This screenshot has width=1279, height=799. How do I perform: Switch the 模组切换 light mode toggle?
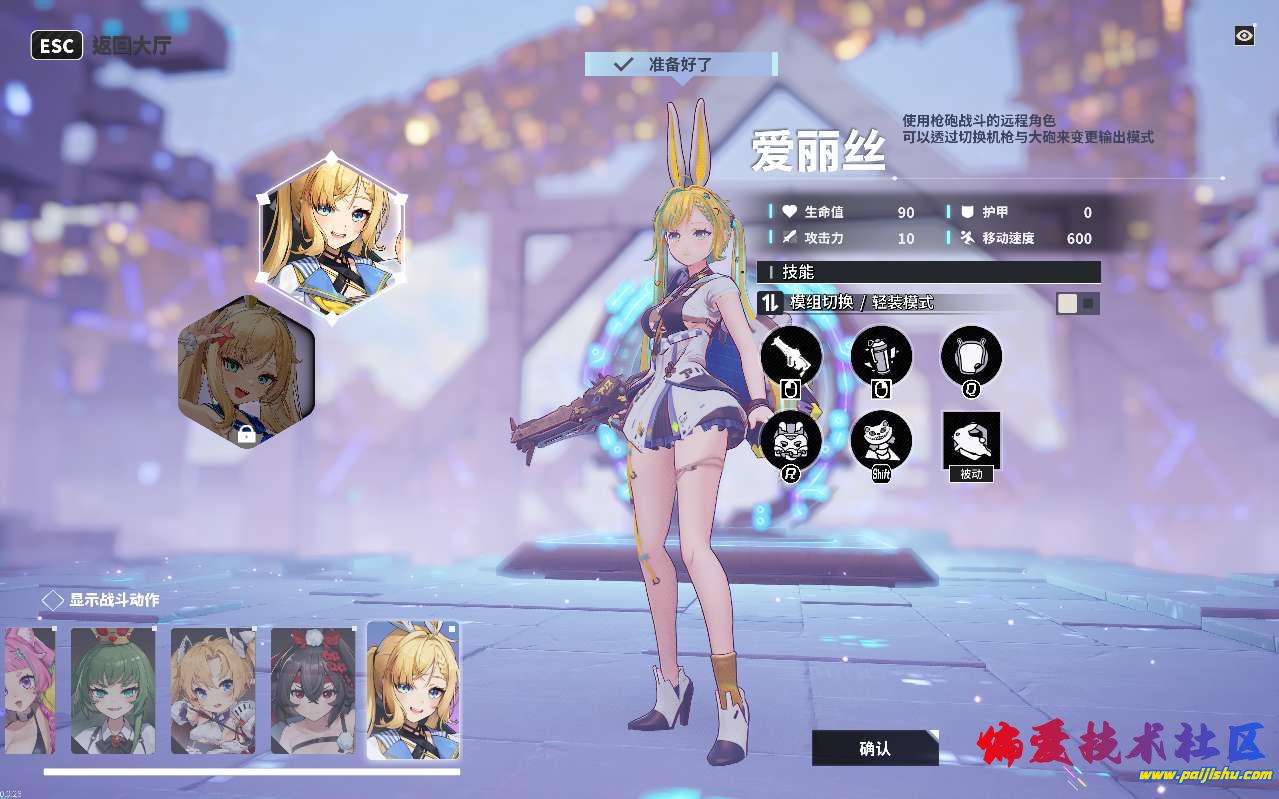[x=1078, y=303]
